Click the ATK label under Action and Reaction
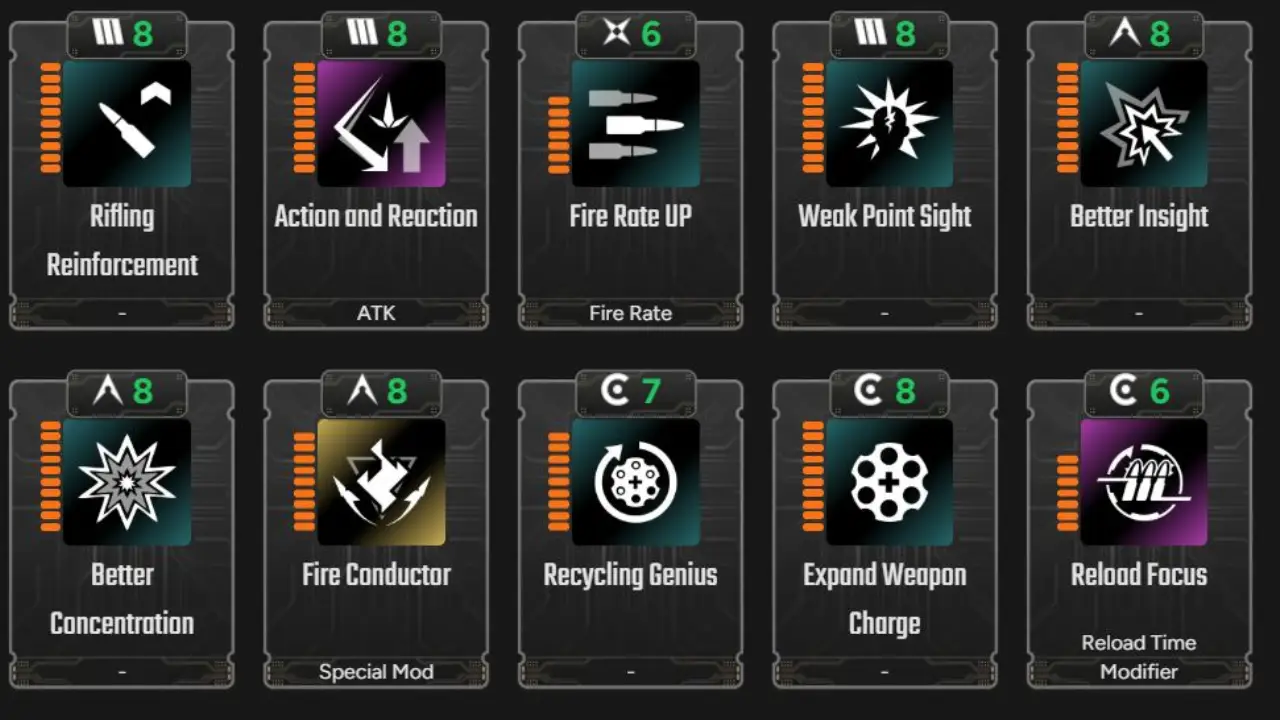1280x720 pixels. coord(376,313)
